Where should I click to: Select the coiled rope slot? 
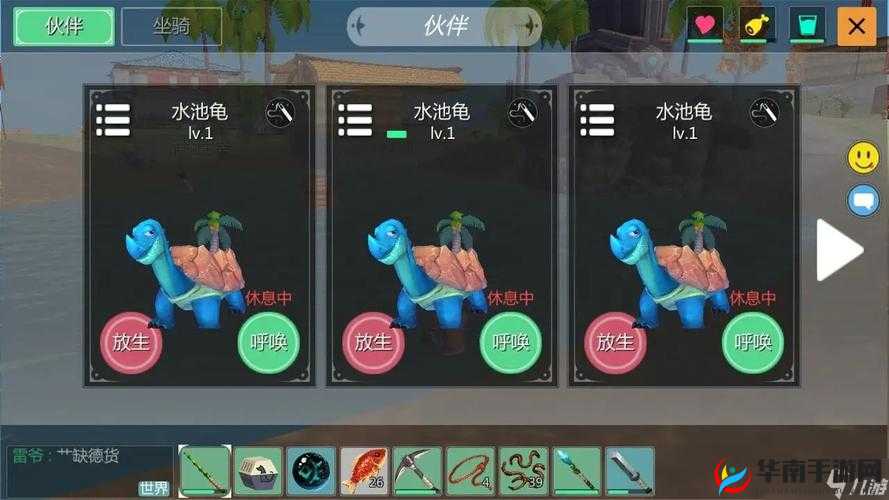470,471
